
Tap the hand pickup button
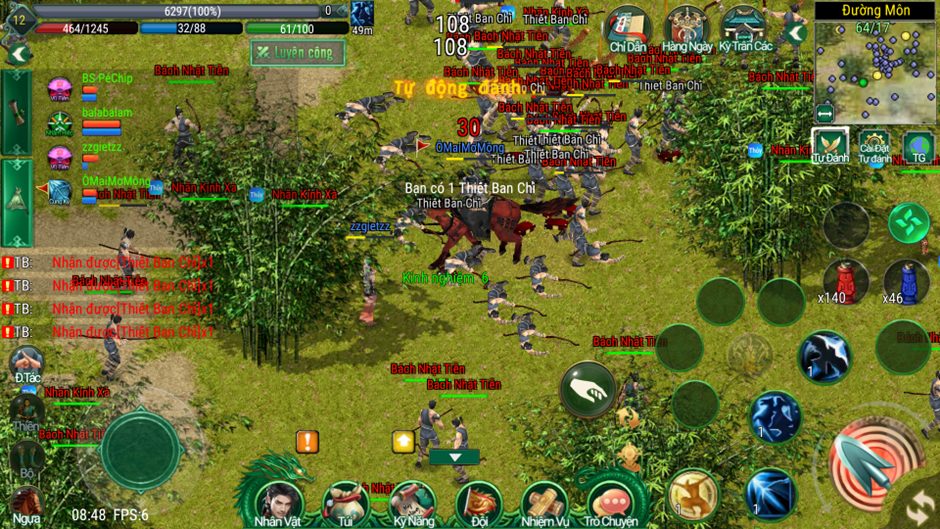click(587, 389)
